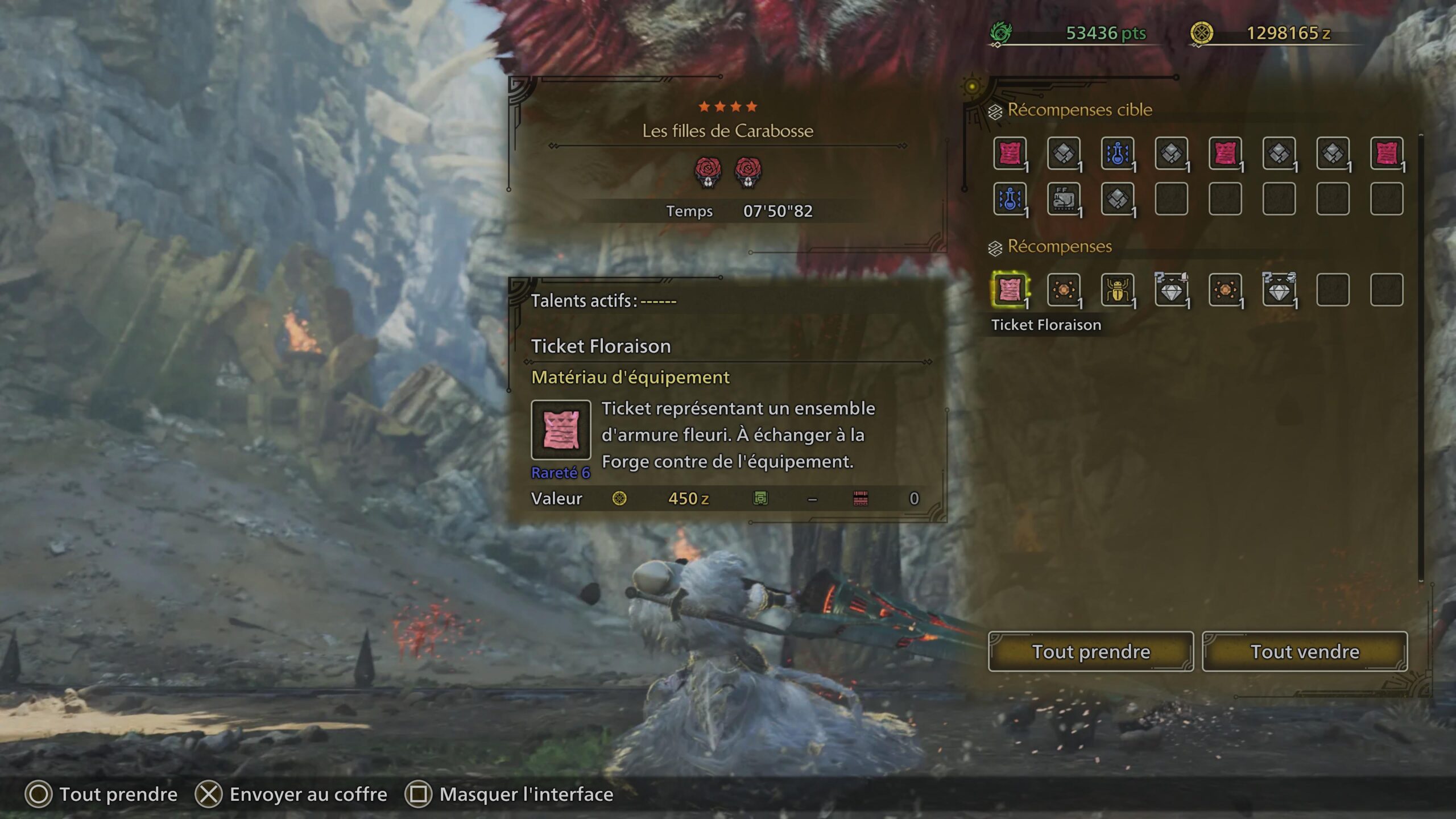The image size is (1456, 819).
Task: Select the diamond reward with sword marker
Action: pyautogui.click(x=1171, y=289)
